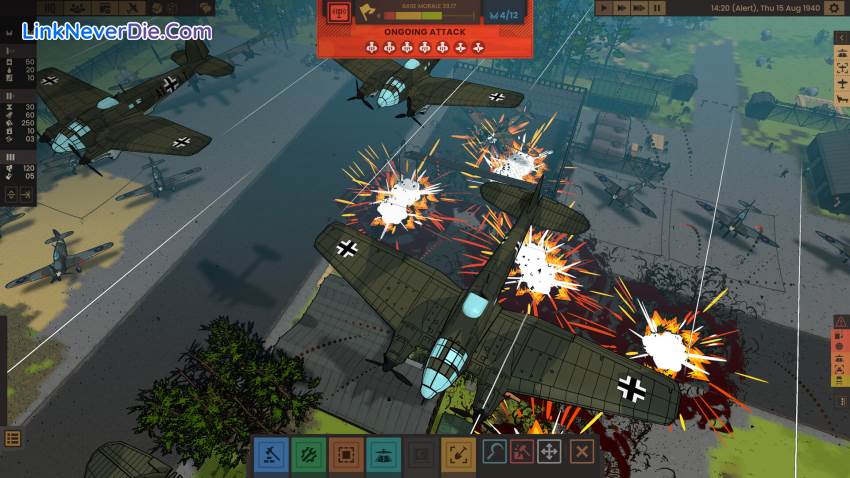The image size is (850, 478).
Task: Select the red demolish tool icon
Action: pyautogui.click(x=522, y=452)
